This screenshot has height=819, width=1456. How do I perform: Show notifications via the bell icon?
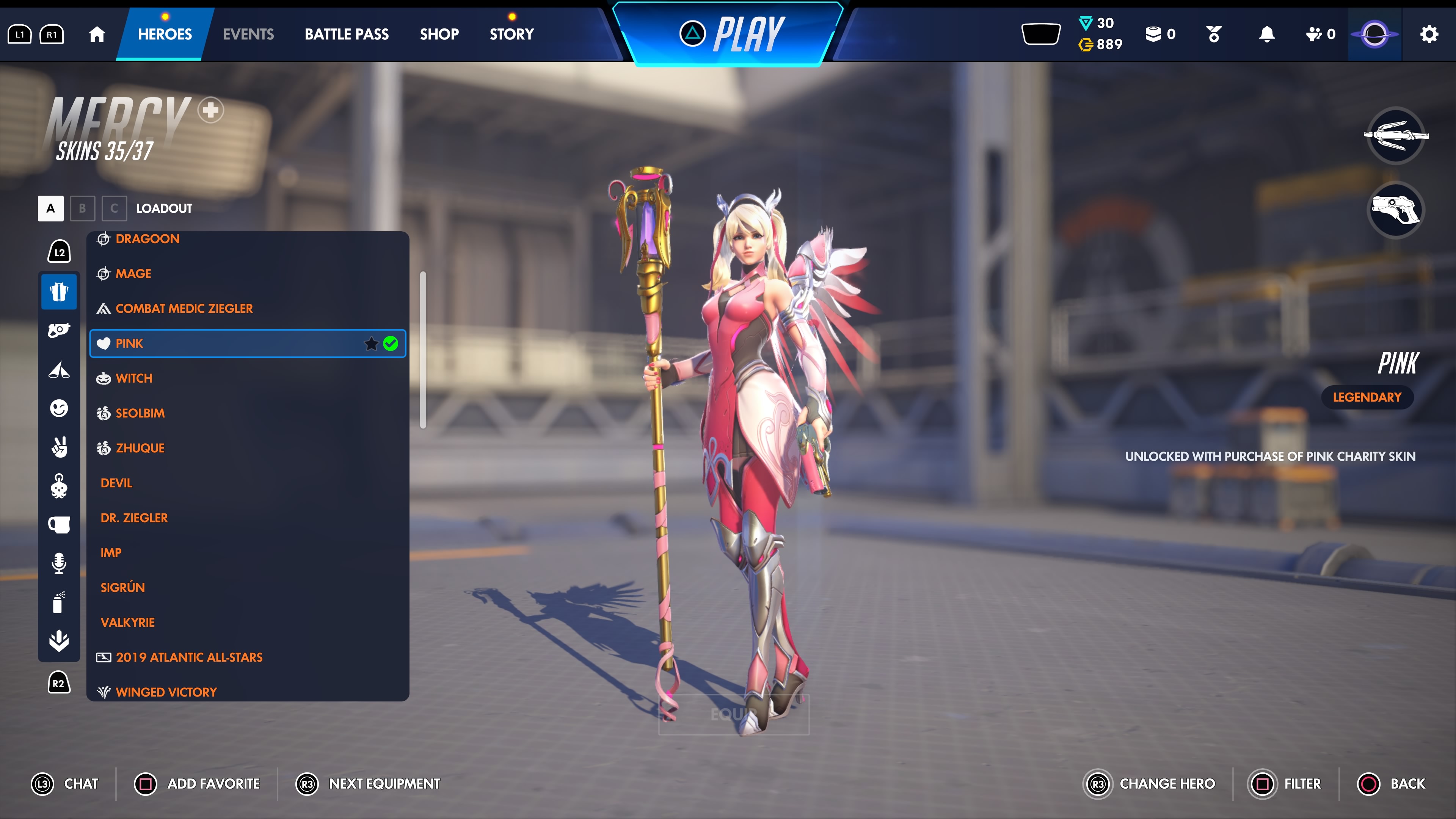coord(1267,35)
